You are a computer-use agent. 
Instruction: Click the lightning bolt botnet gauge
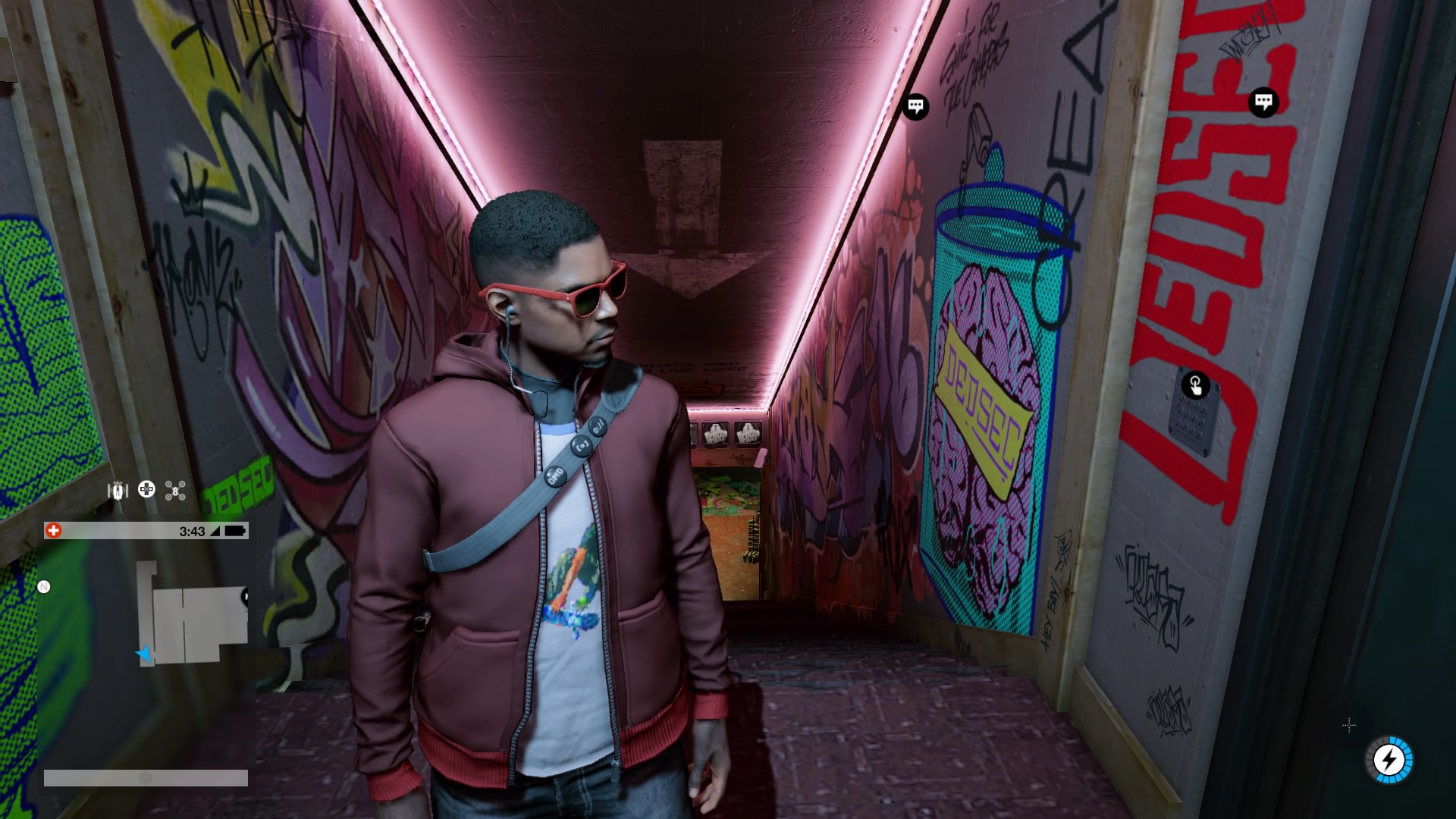click(x=1390, y=759)
